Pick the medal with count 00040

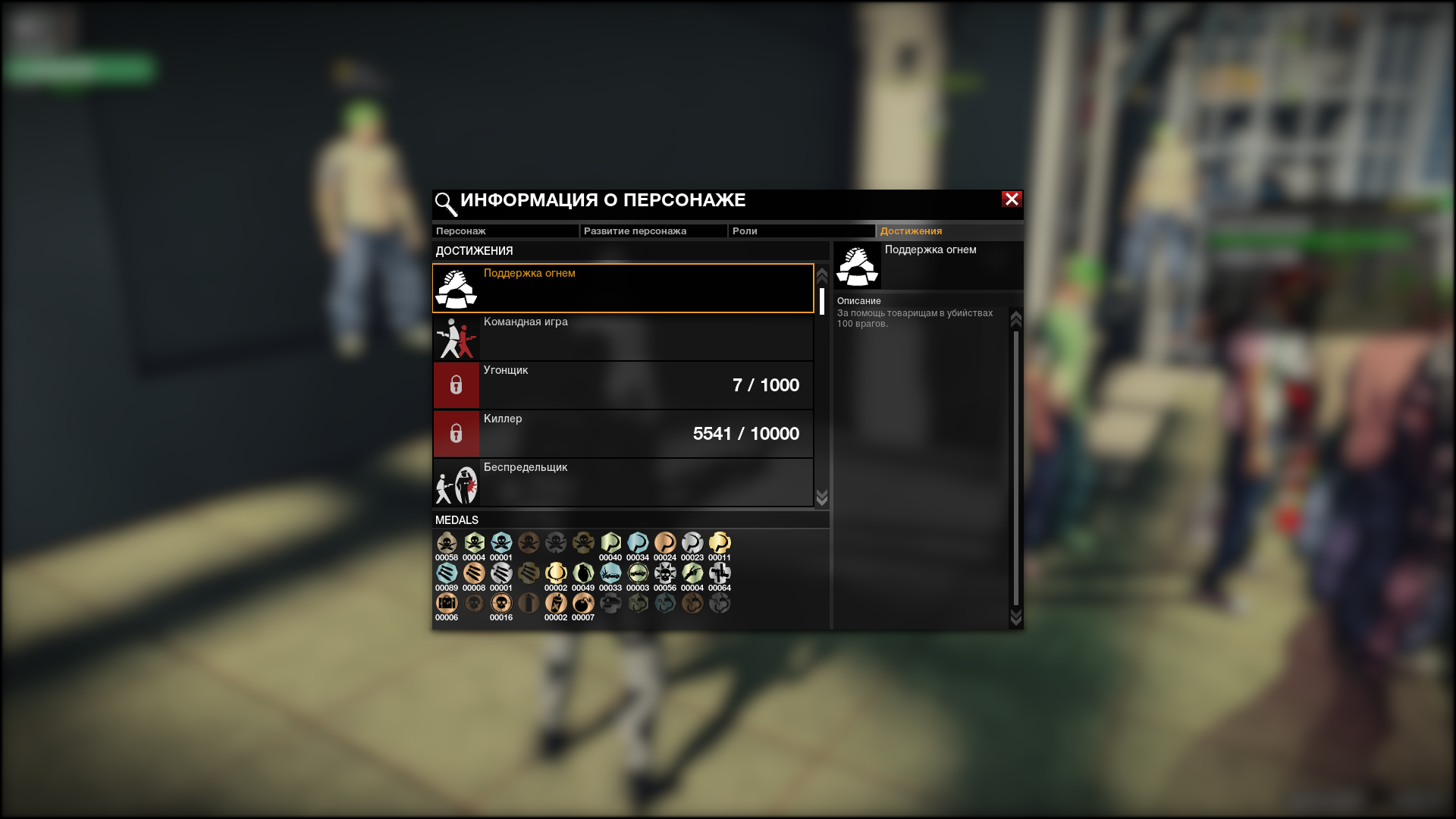coord(610,543)
